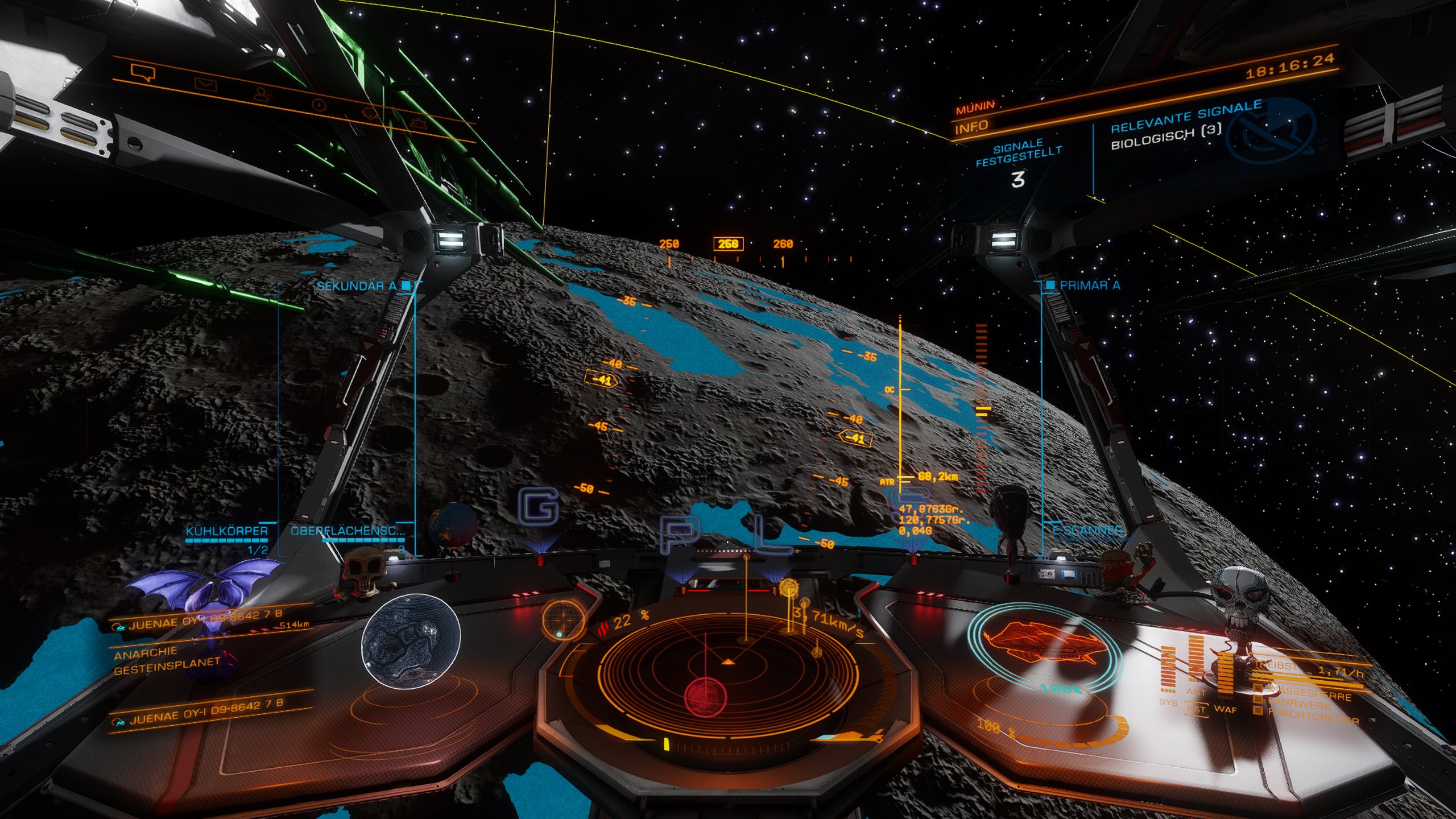This screenshot has width=1456, height=819.
Task: Select the KÜHLKÖRPER fire group module
Action: 226,532
